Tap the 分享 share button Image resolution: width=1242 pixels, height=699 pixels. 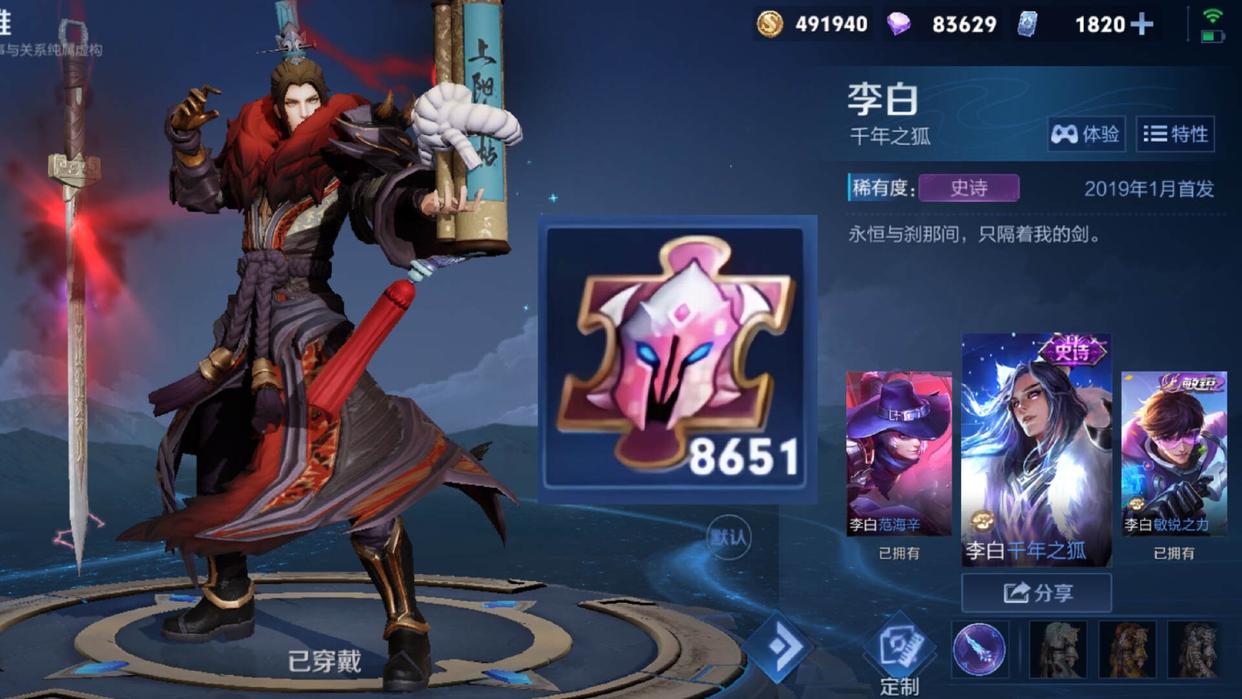tap(1036, 593)
